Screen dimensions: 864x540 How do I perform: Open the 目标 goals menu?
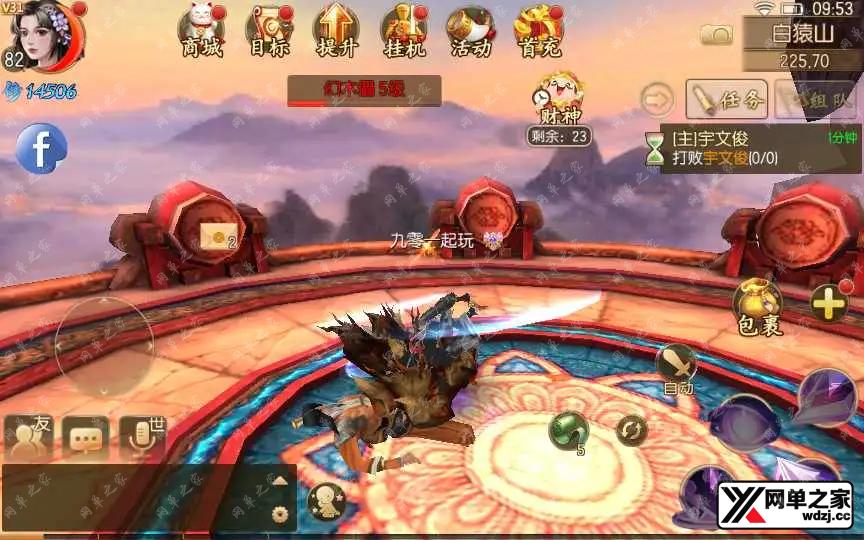(x=269, y=30)
